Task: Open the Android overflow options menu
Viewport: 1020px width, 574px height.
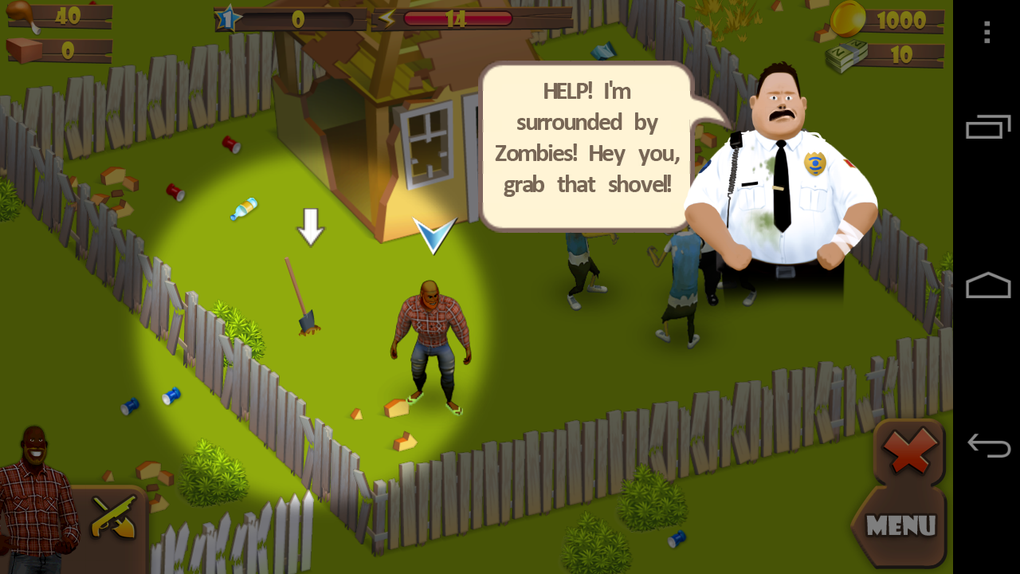Action: 987,33
